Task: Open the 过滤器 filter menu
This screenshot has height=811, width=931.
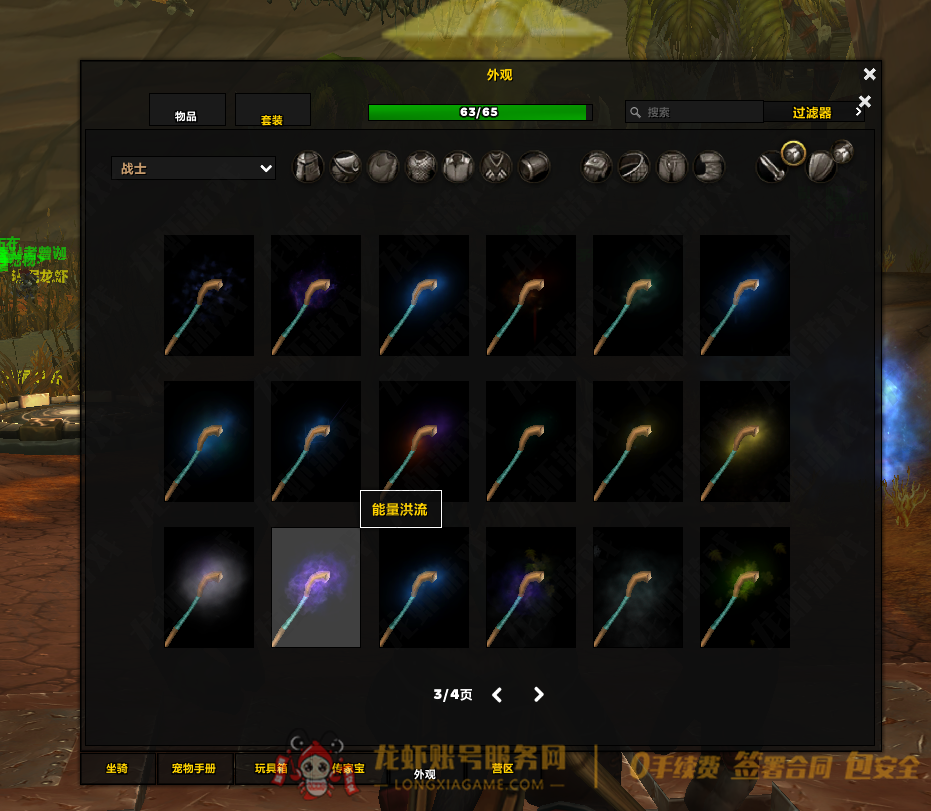Action: coord(812,113)
